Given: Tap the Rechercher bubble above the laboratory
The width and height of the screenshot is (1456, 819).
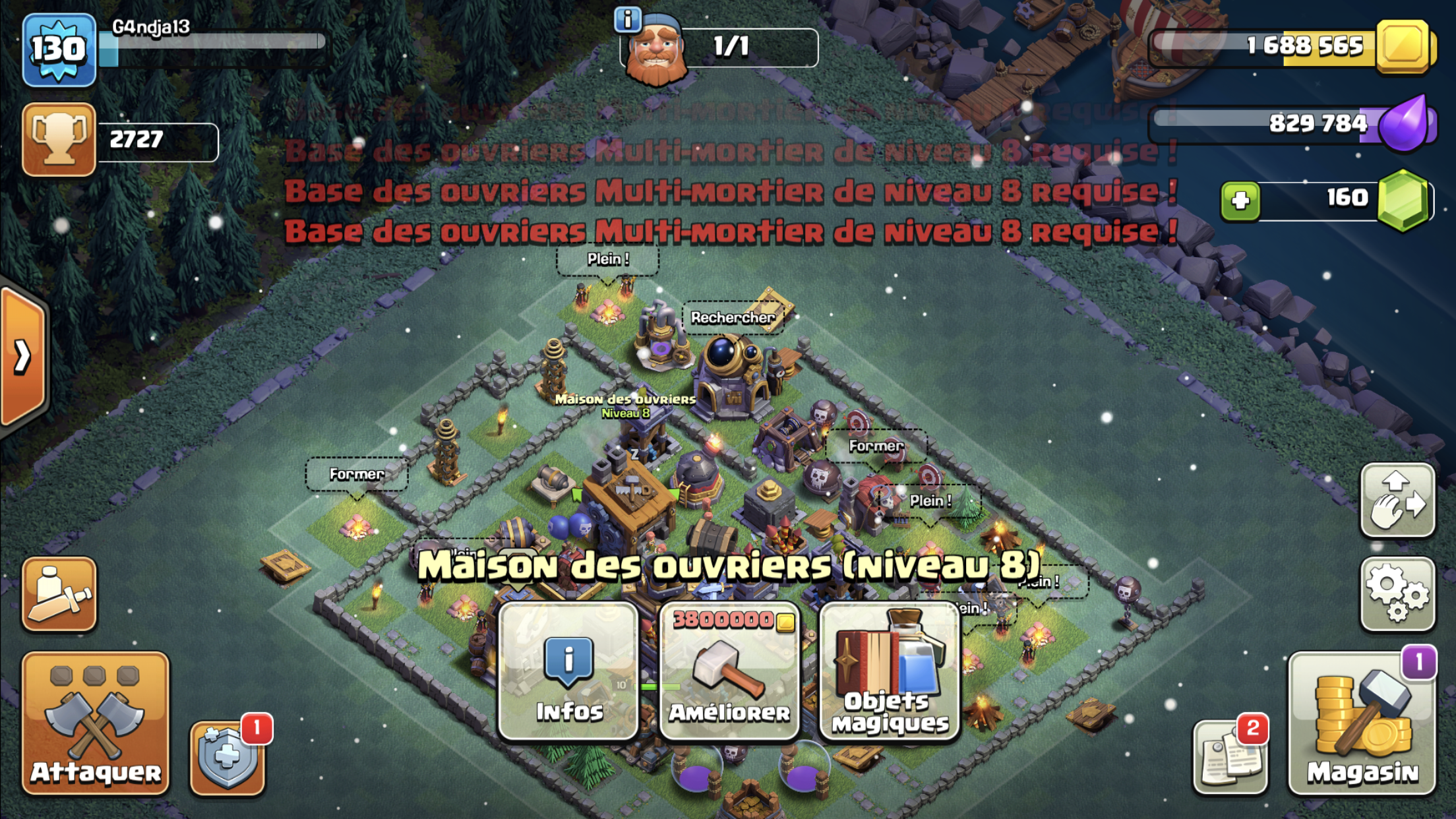Looking at the screenshot, I should coord(733,318).
